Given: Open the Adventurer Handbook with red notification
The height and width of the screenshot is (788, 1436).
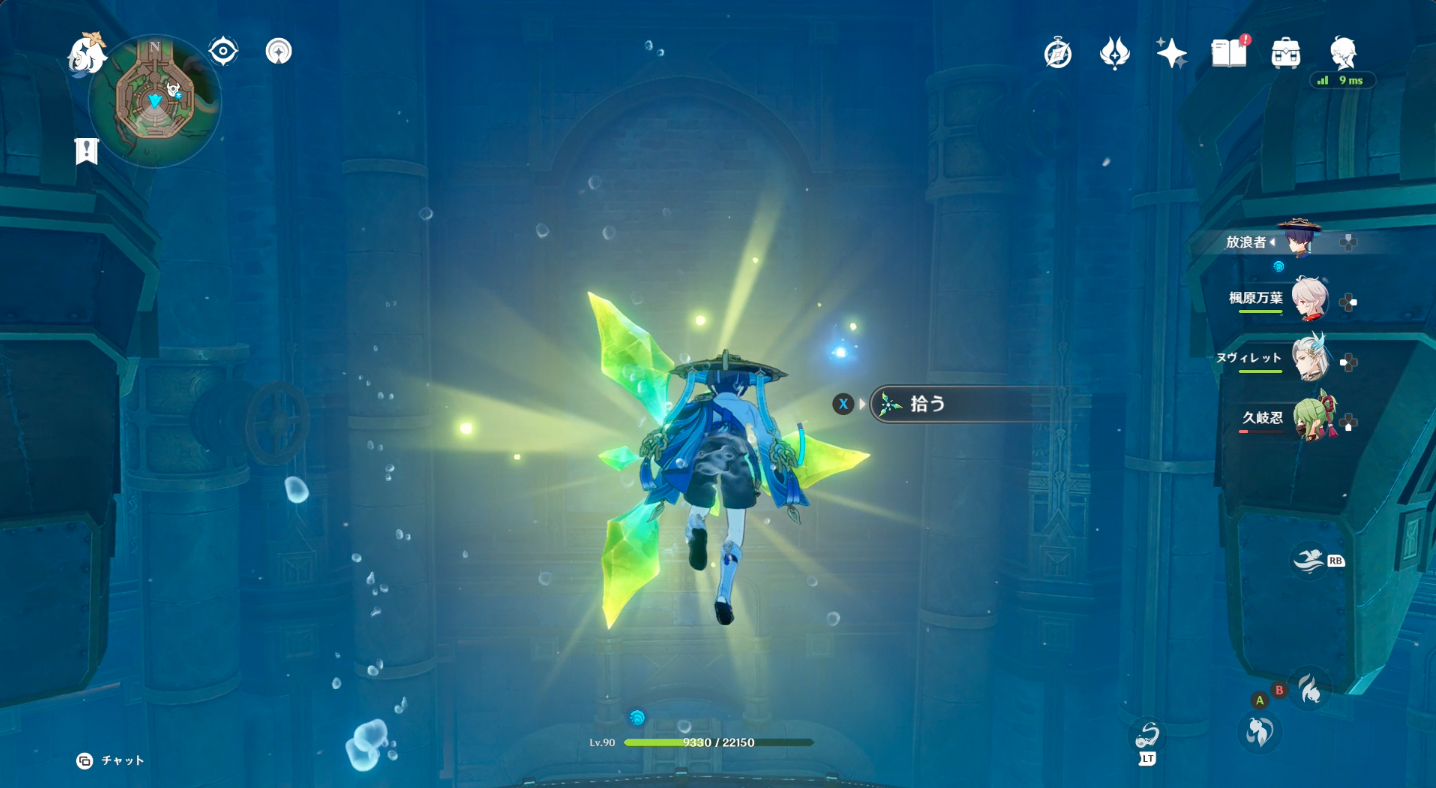Looking at the screenshot, I should coord(1227,52).
